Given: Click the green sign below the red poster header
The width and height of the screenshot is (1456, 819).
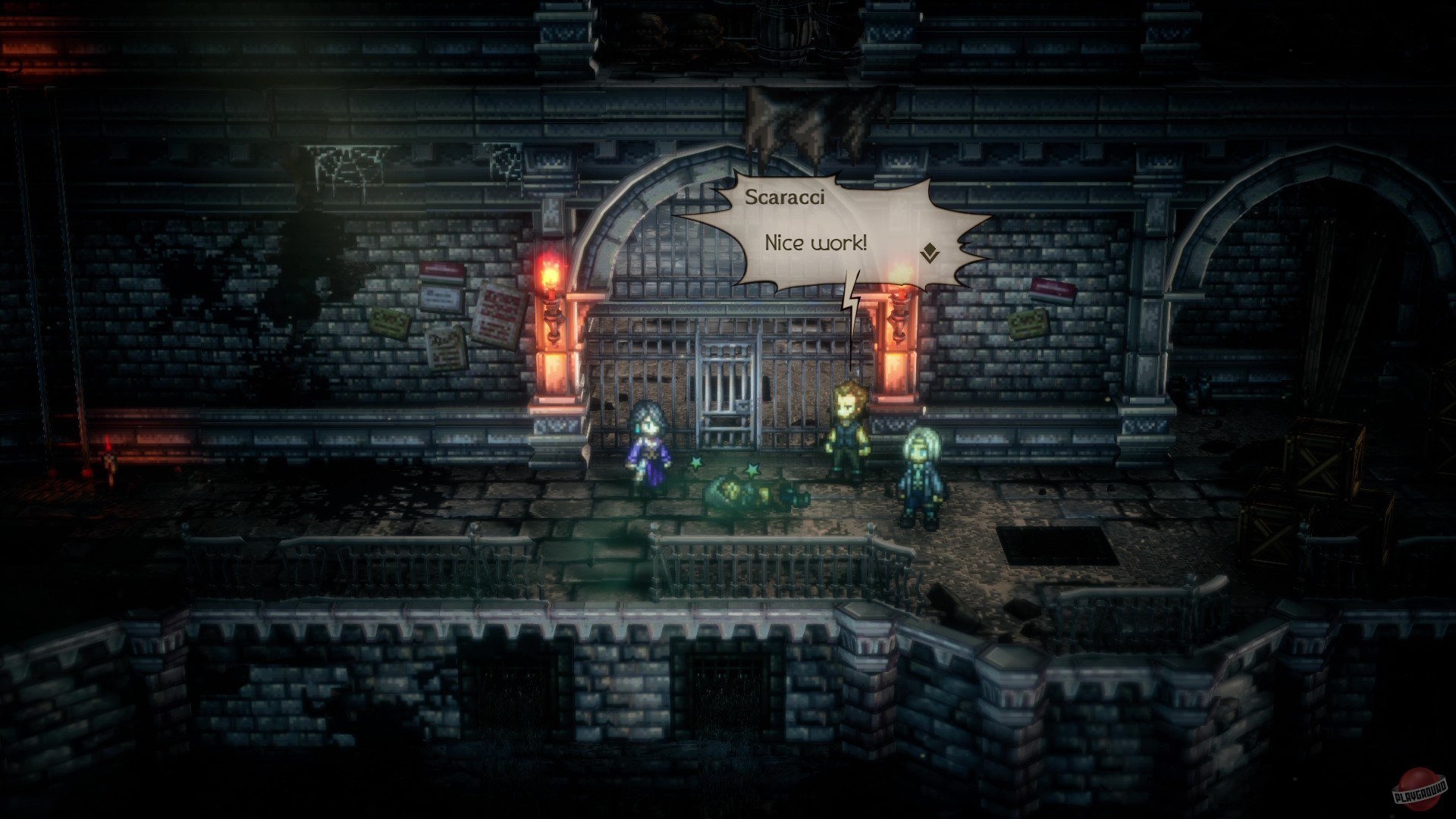Looking at the screenshot, I should [x=444, y=279].
